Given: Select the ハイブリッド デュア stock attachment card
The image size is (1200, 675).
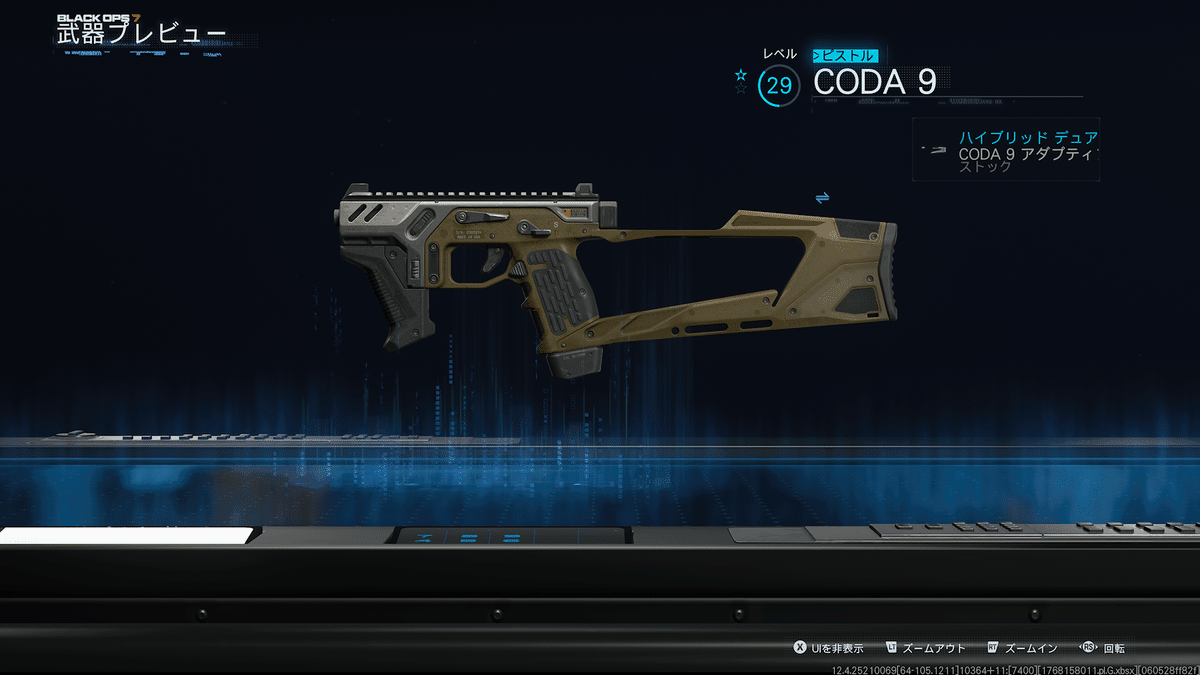Looking at the screenshot, I should coord(1006,150).
